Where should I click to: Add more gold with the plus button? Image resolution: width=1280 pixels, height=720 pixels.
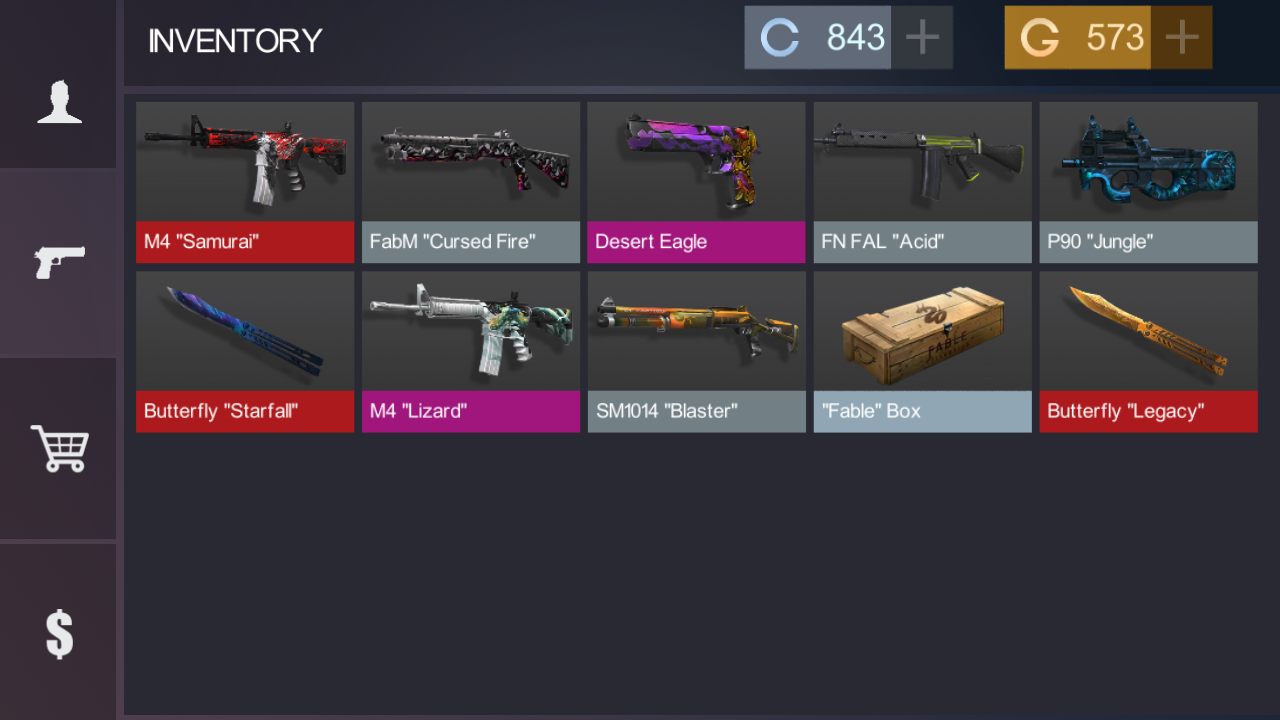1181,37
